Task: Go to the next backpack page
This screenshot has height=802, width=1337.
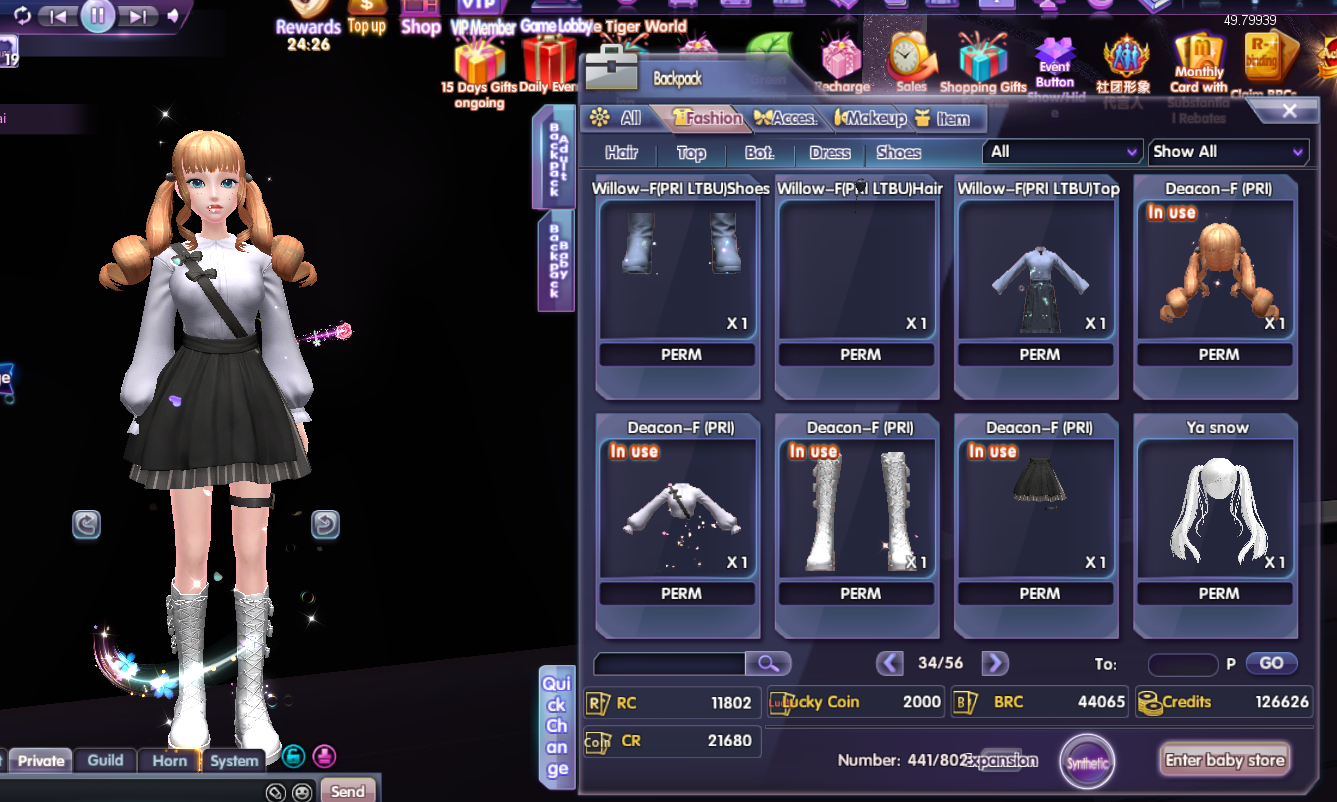Action: [994, 663]
